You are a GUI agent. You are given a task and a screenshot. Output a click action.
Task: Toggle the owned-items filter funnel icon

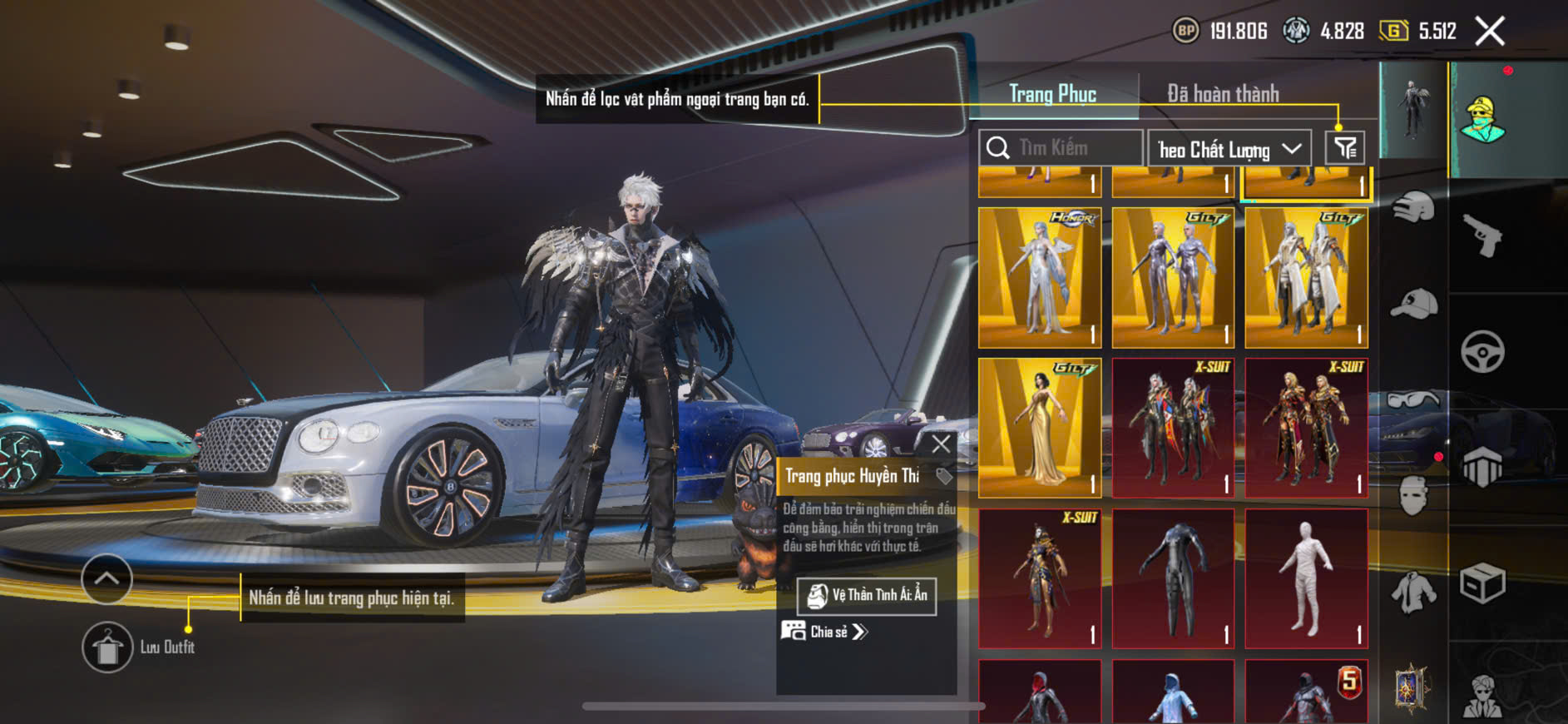[1344, 148]
